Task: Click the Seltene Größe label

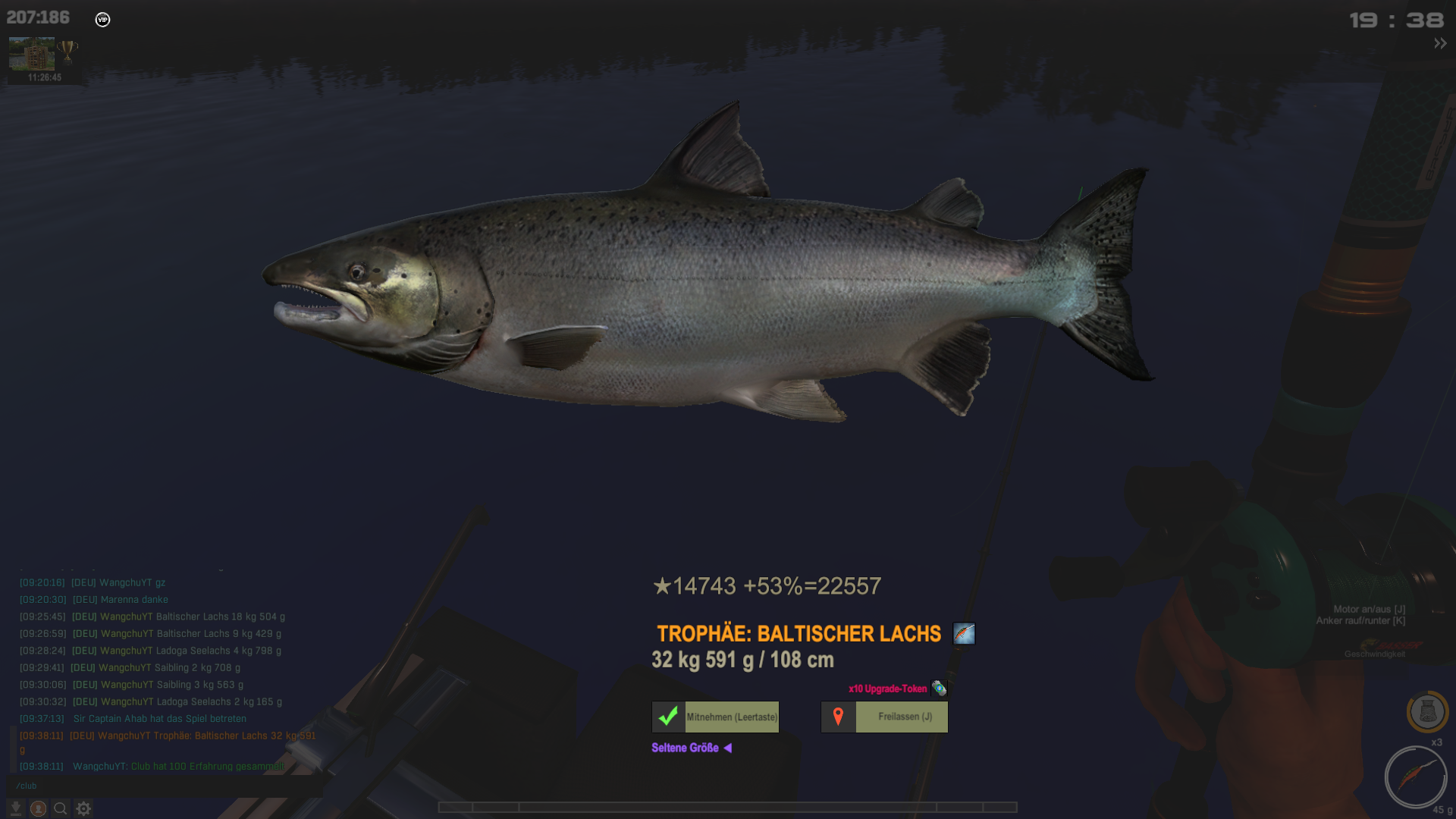Action: click(685, 748)
